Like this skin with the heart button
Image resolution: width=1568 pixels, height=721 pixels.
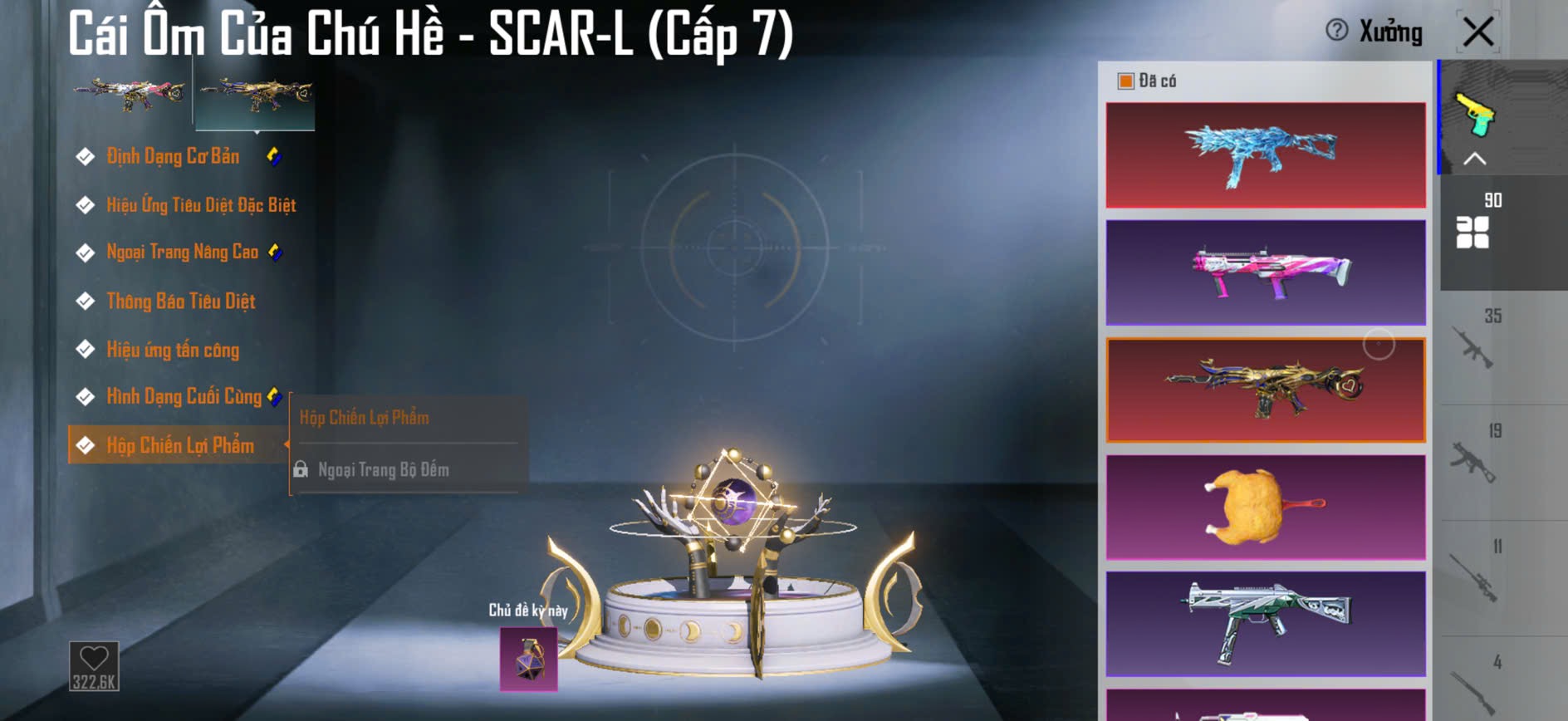(94, 665)
